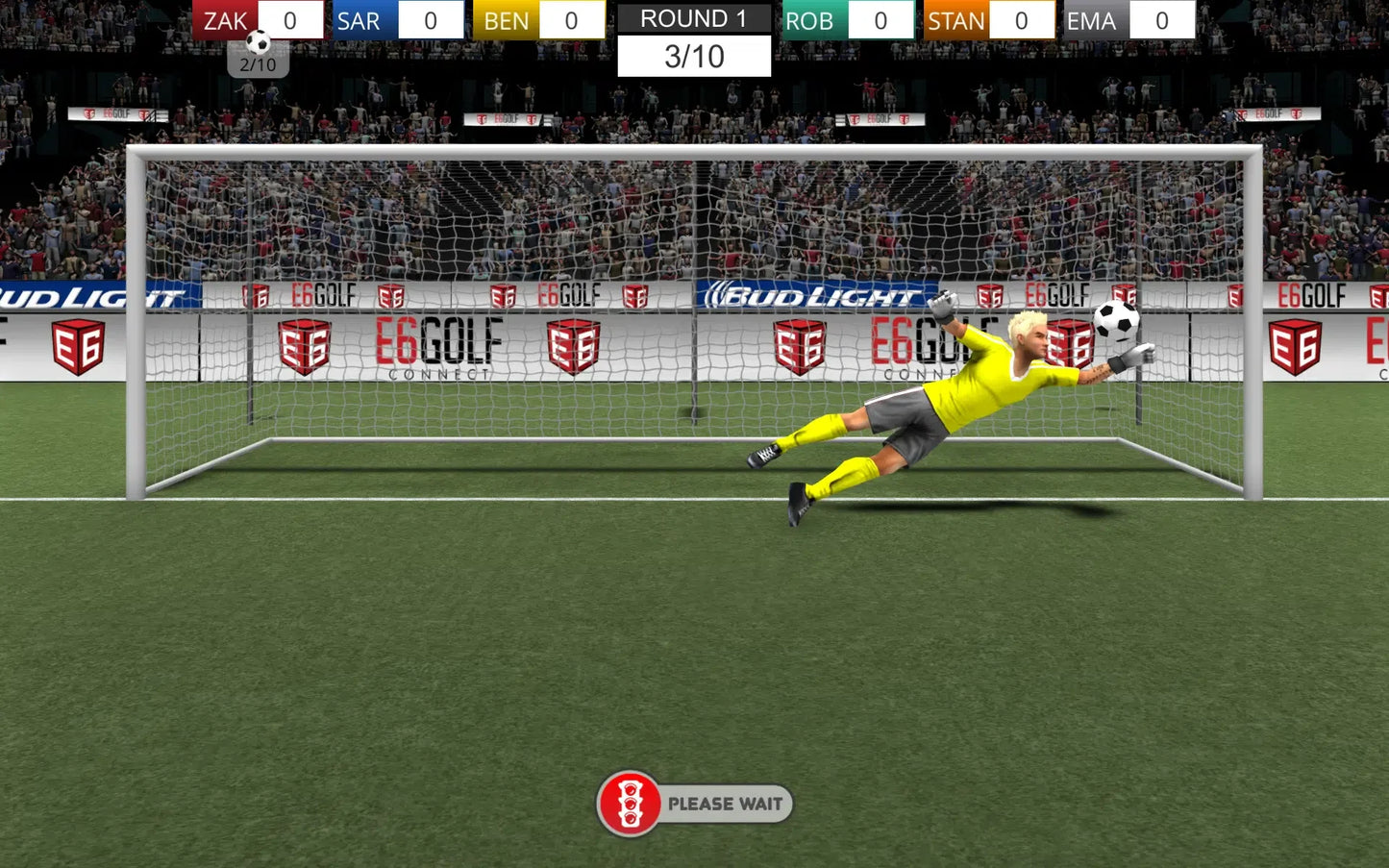Select the soccer ball shot counter icon
The image size is (1389, 868).
(x=257, y=42)
